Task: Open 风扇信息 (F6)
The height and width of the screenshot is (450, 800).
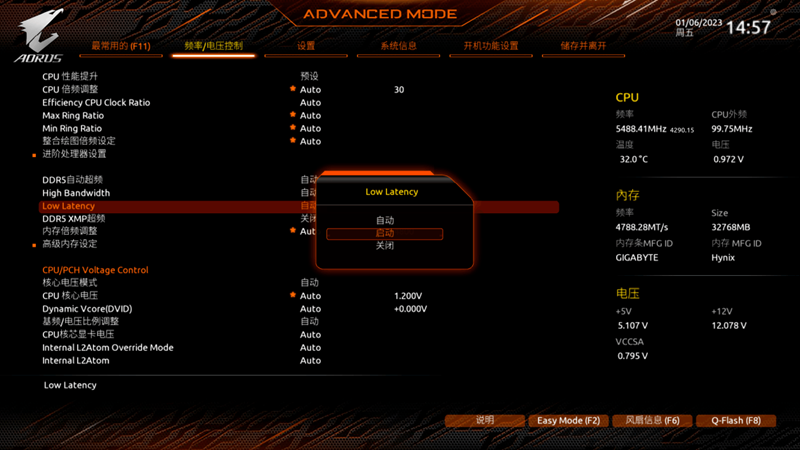Action: [x=651, y=421]
